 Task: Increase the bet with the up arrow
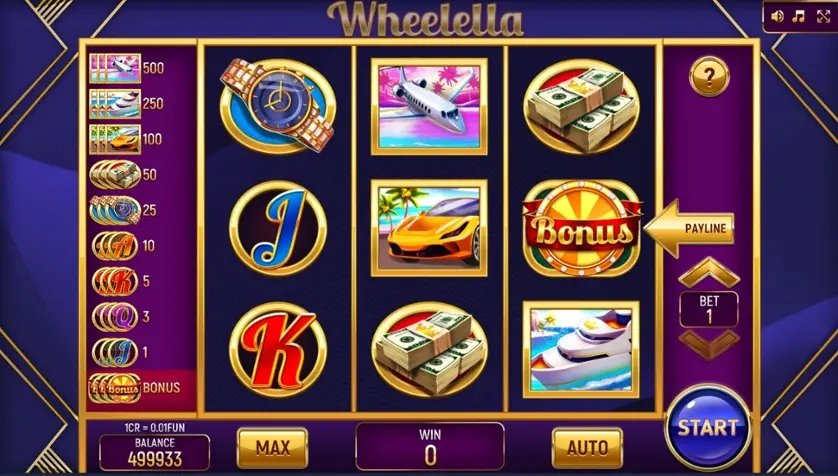point(709,272)
